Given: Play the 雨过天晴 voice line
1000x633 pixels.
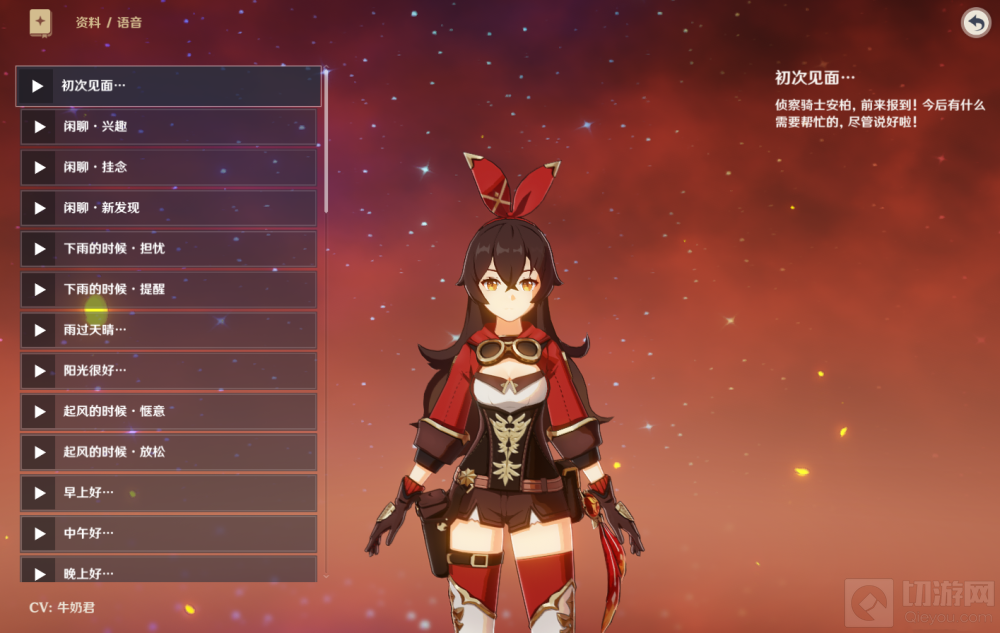Looking at the screenshot, I should click(40, 330).
